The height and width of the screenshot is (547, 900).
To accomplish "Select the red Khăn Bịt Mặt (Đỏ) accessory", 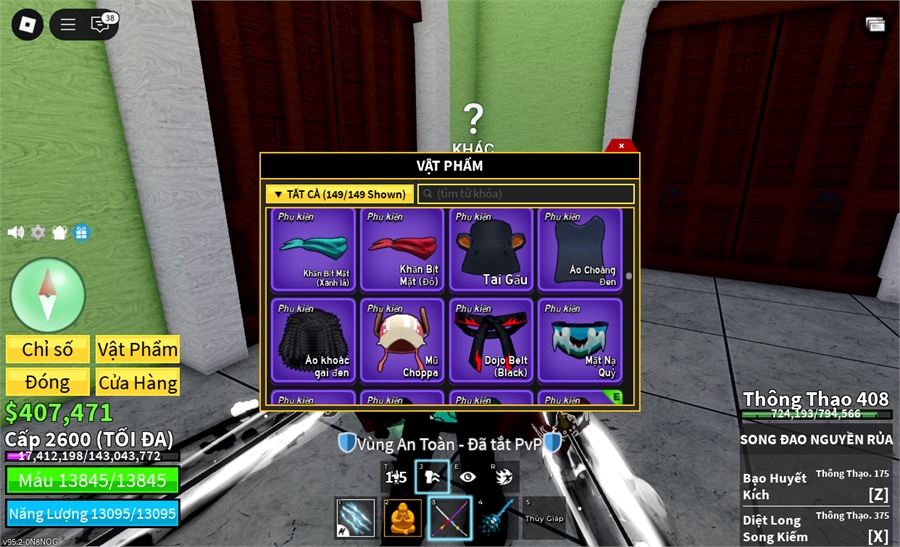I will tap(401, 249).
